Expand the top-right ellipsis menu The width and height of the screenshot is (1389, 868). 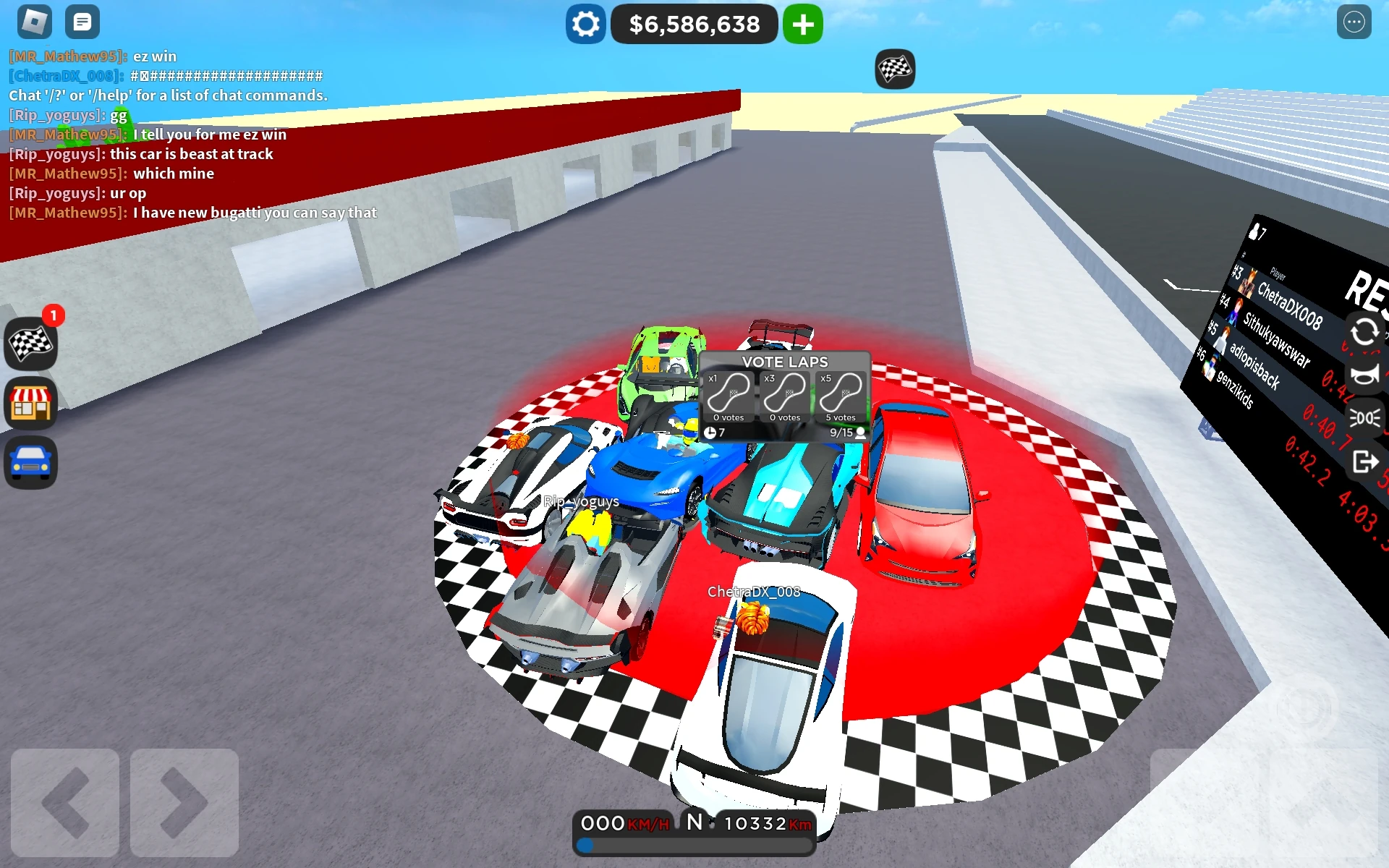[1356, 22]
